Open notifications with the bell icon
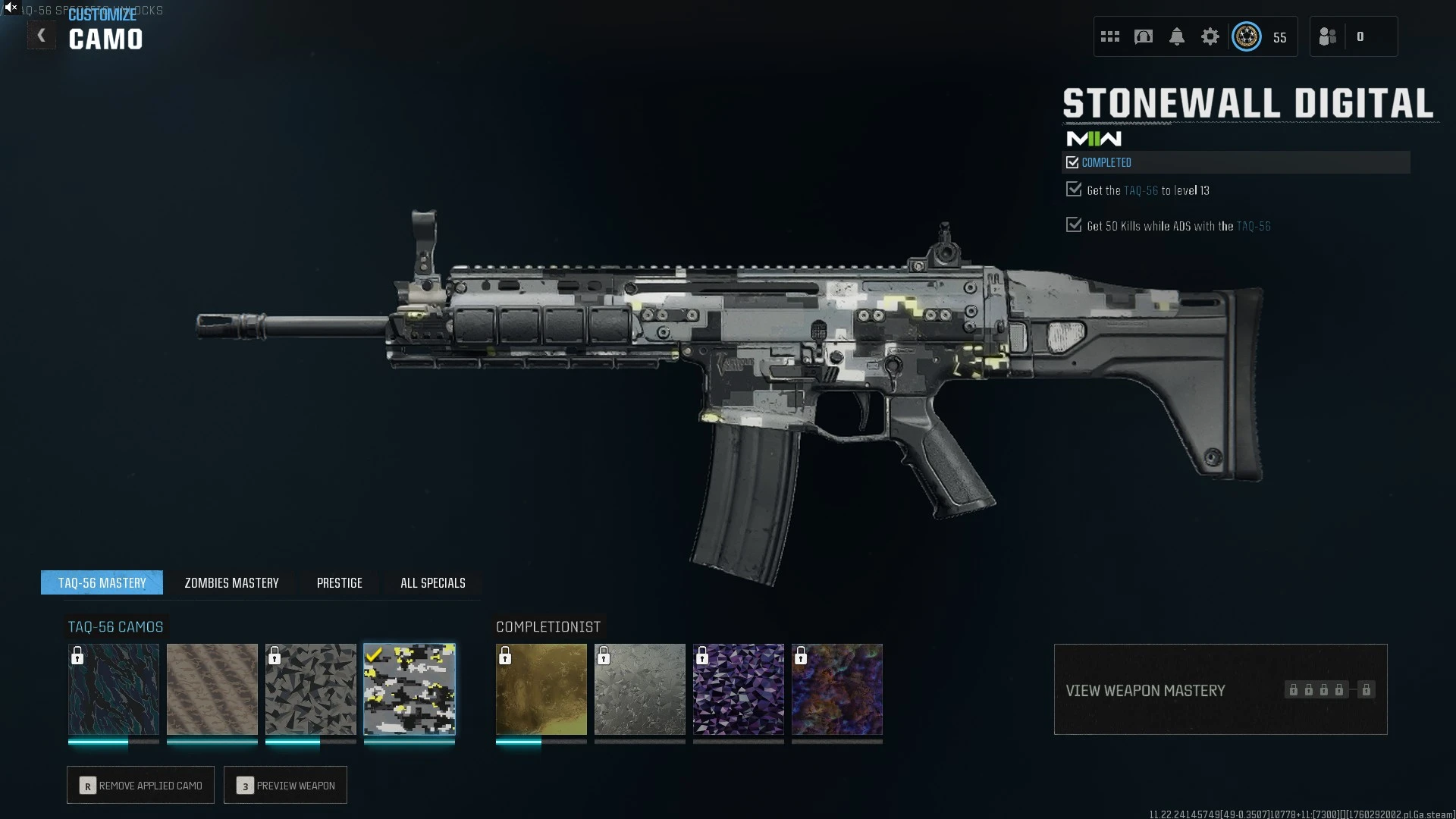This screenshot has height=819, width=1456. [x=1177, y=36]
